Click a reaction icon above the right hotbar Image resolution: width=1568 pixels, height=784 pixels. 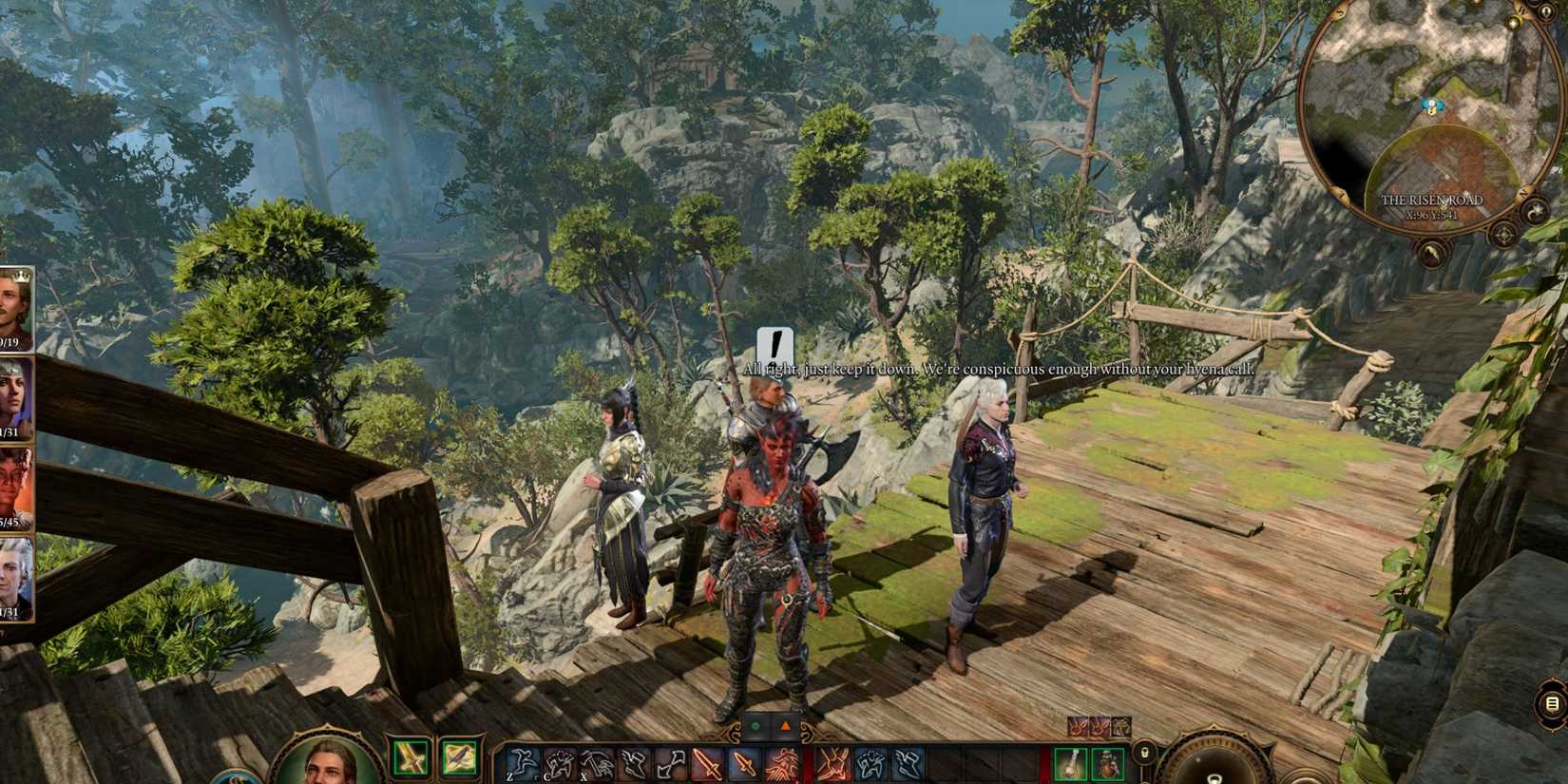click(1078, 725)
